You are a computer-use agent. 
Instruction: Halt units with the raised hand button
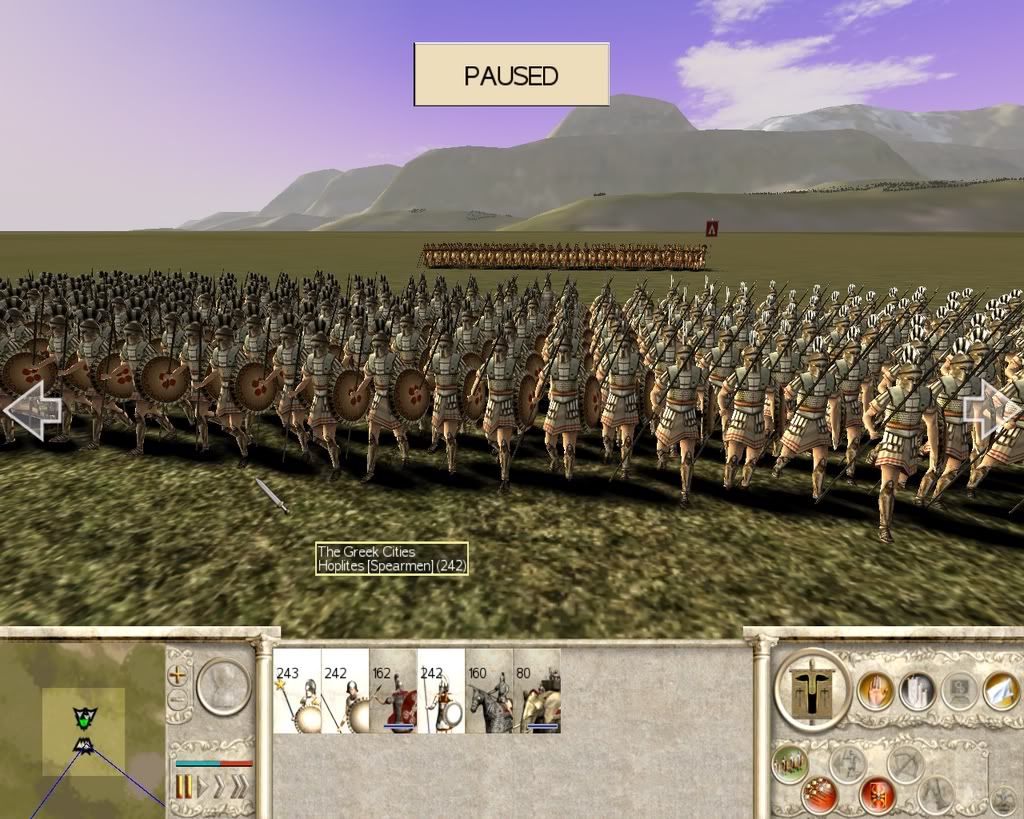pyautogui.click(x=875, y=691)
